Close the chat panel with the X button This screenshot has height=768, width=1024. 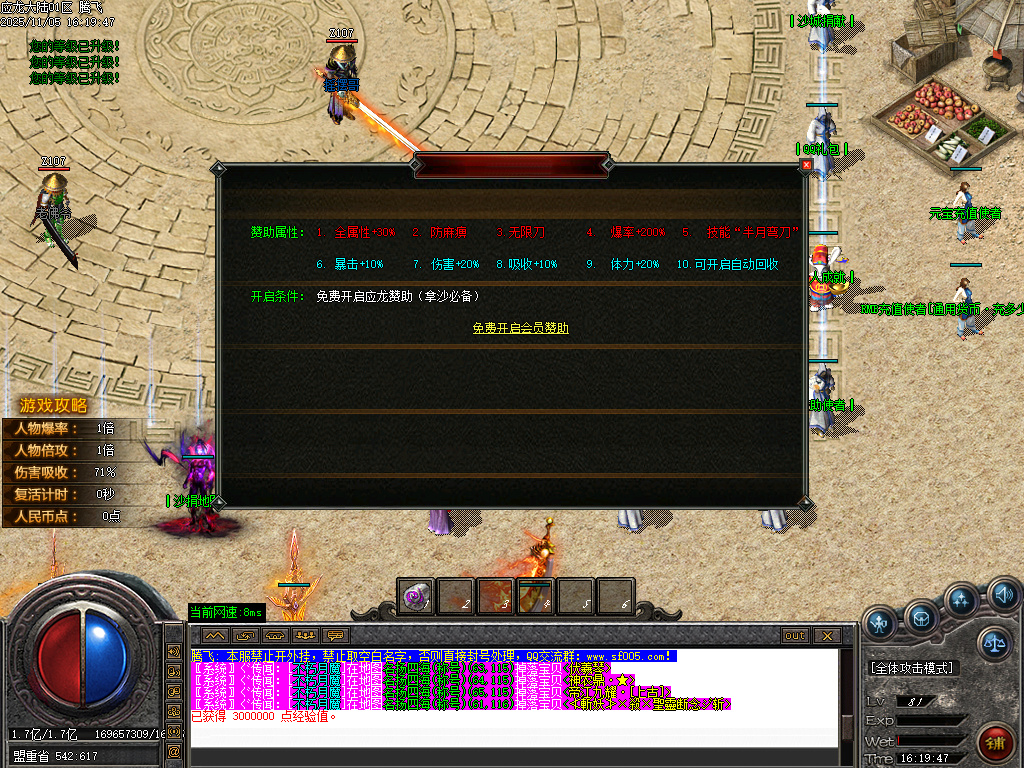(826, 635)
